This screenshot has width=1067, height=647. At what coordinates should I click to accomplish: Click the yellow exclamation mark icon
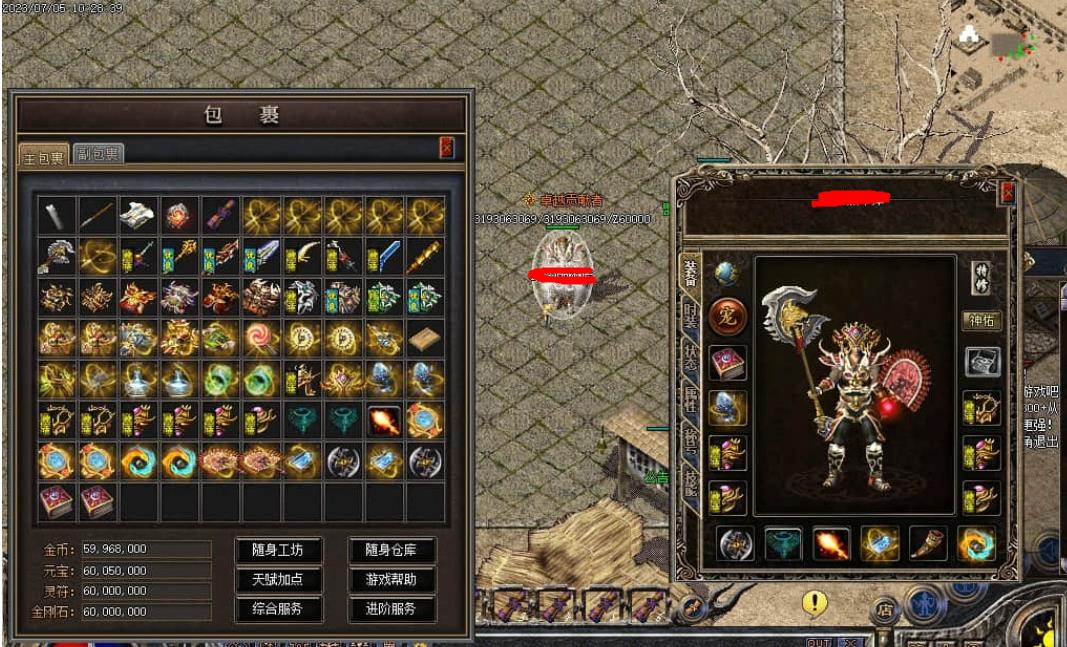click(x=815, y=602)
